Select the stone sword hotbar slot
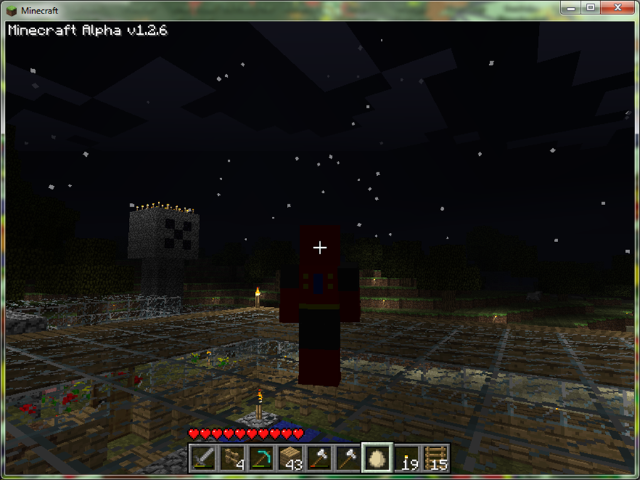The width and height of the screenshot is (640, 480). [204, 458]
